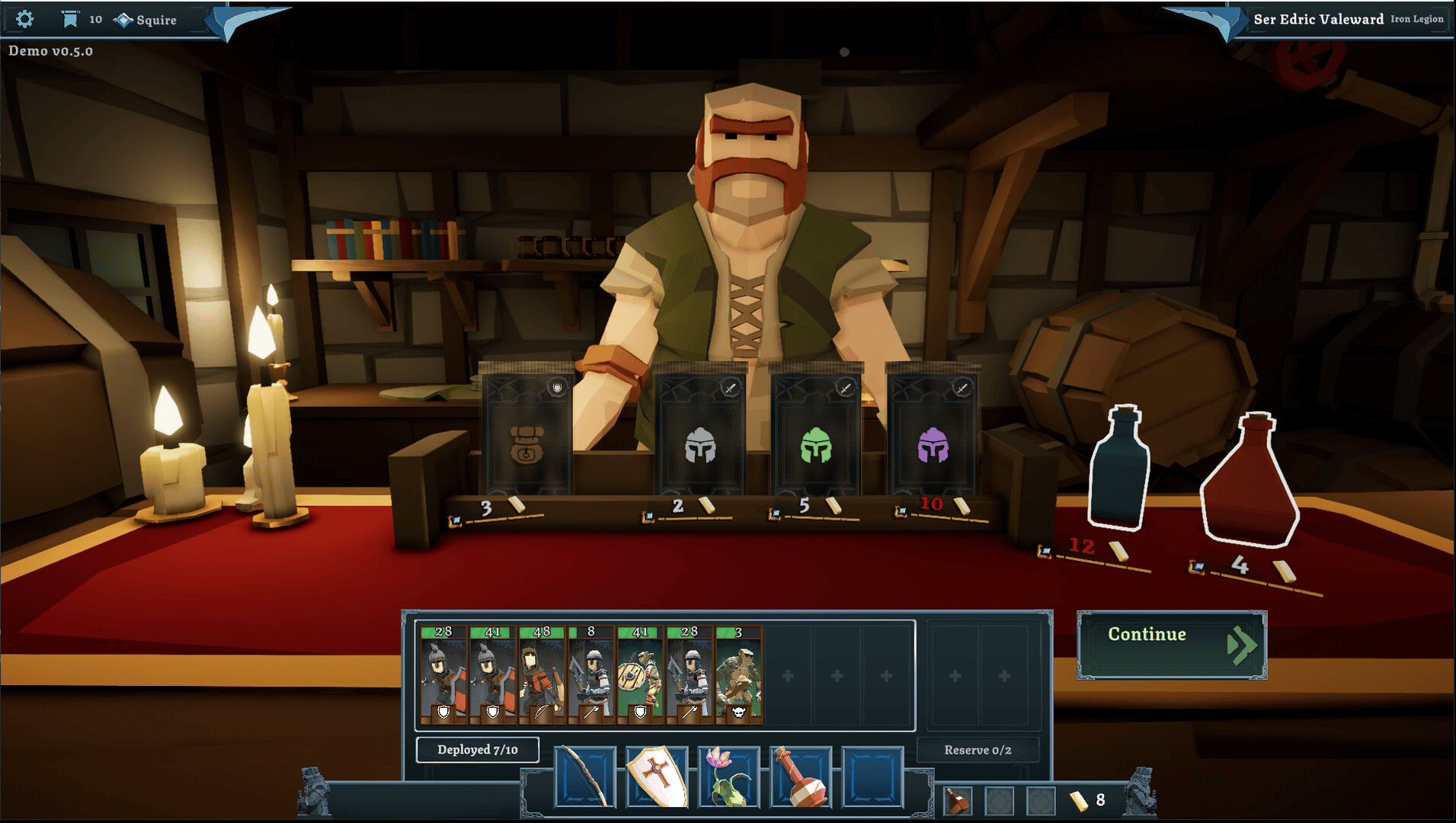The image size is (1456, 823).
Task: Continue past the shop screen
Action: [x=1171, y=645]
